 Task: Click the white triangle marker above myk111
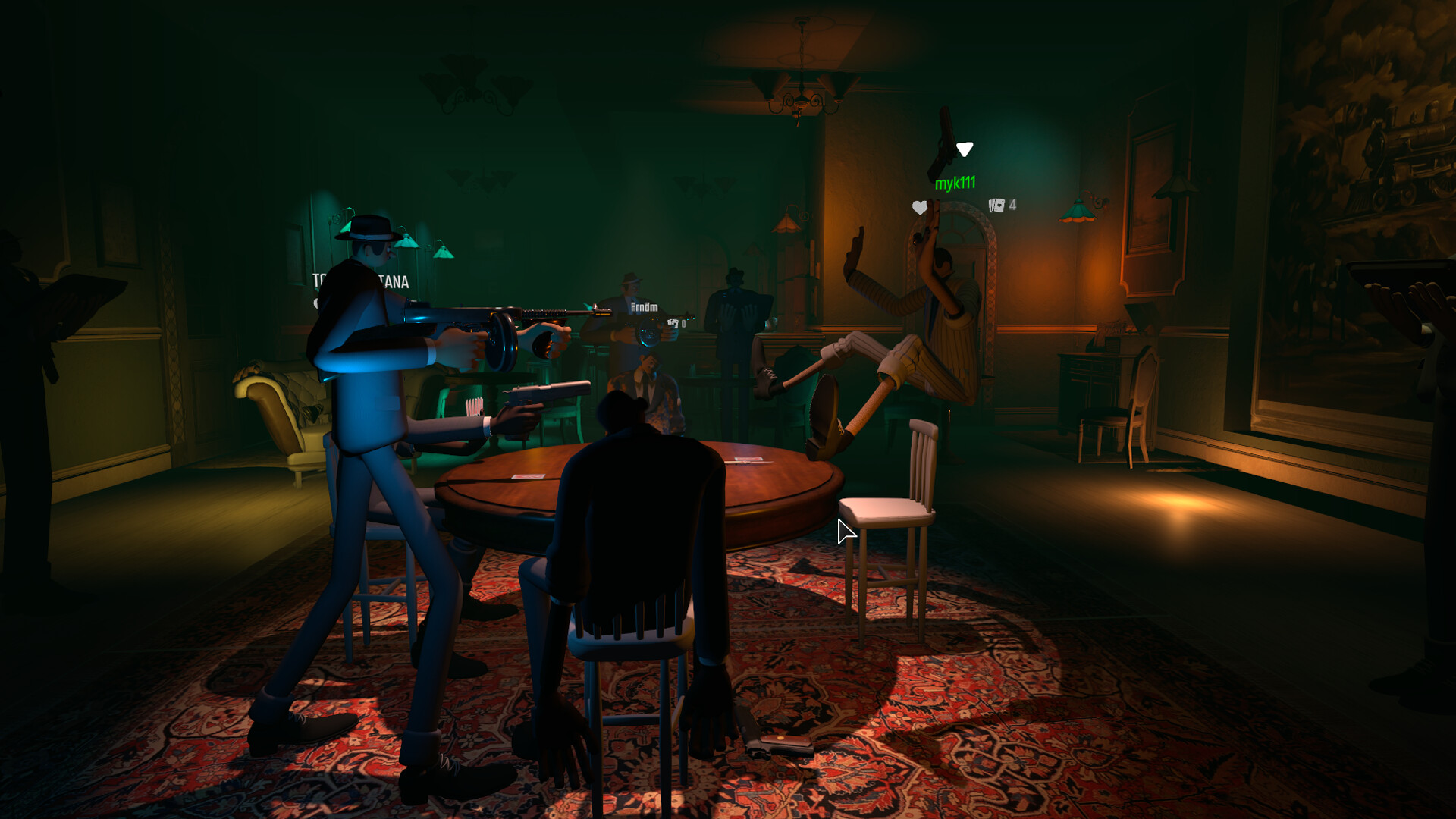point(965,149)
